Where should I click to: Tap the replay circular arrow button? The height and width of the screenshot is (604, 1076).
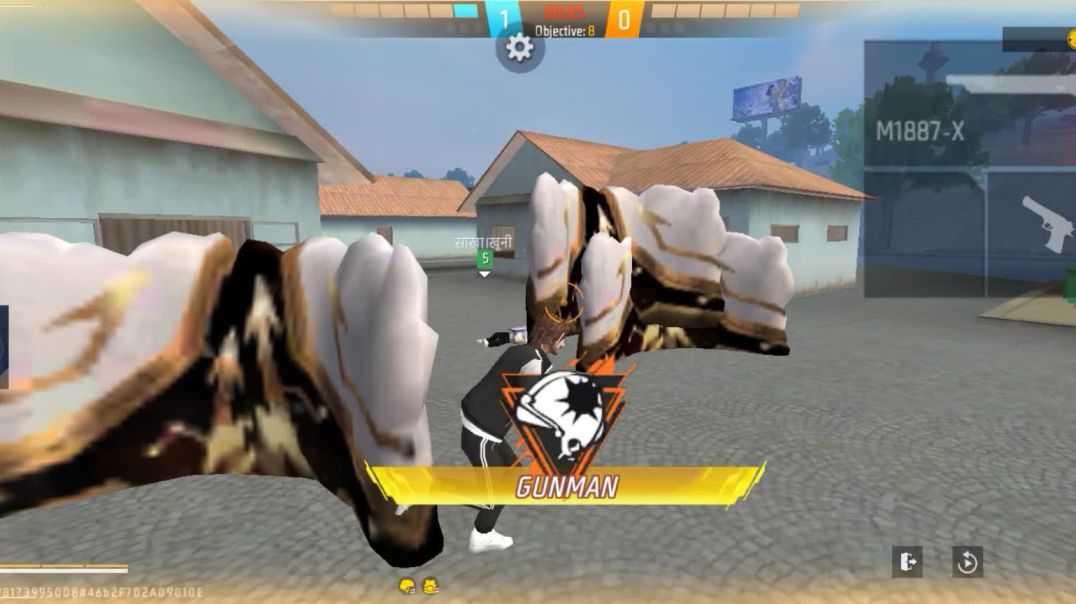coord(967,562)
